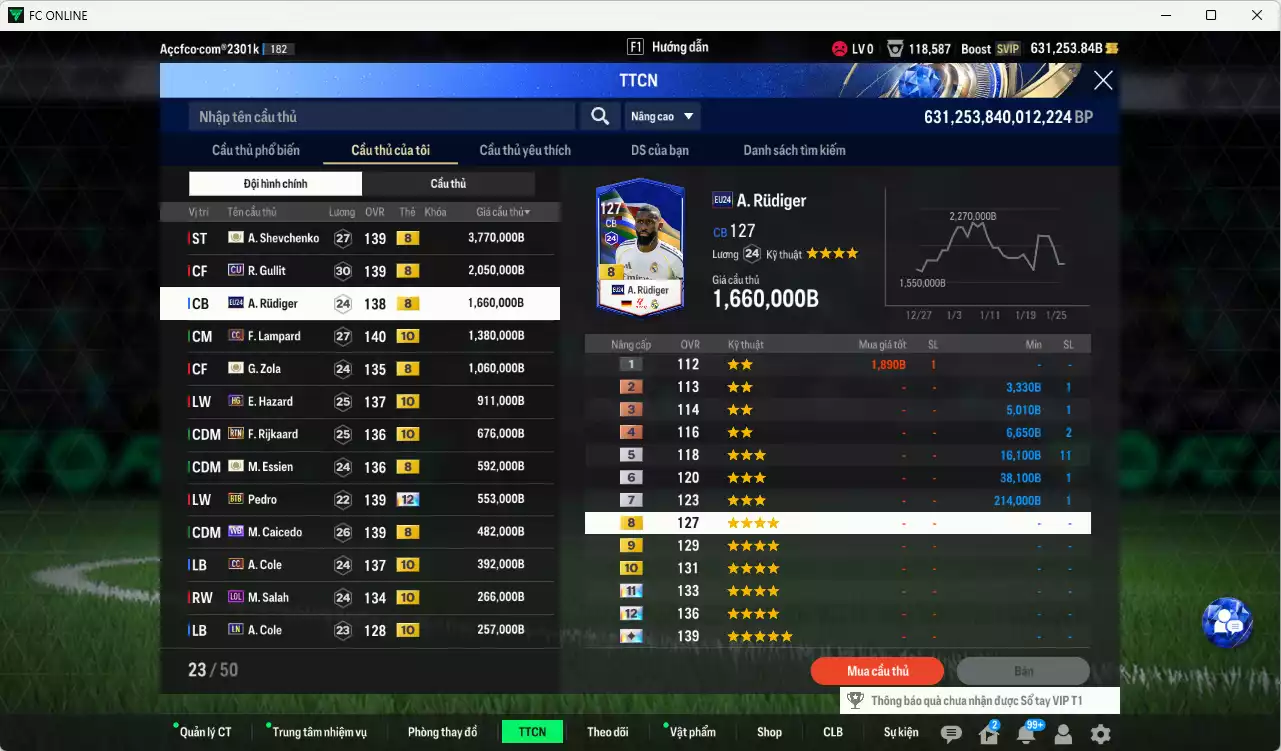Switch to the Cầu thủ phổ biến tab
The image size is (1281, 751).
[256, 150]
